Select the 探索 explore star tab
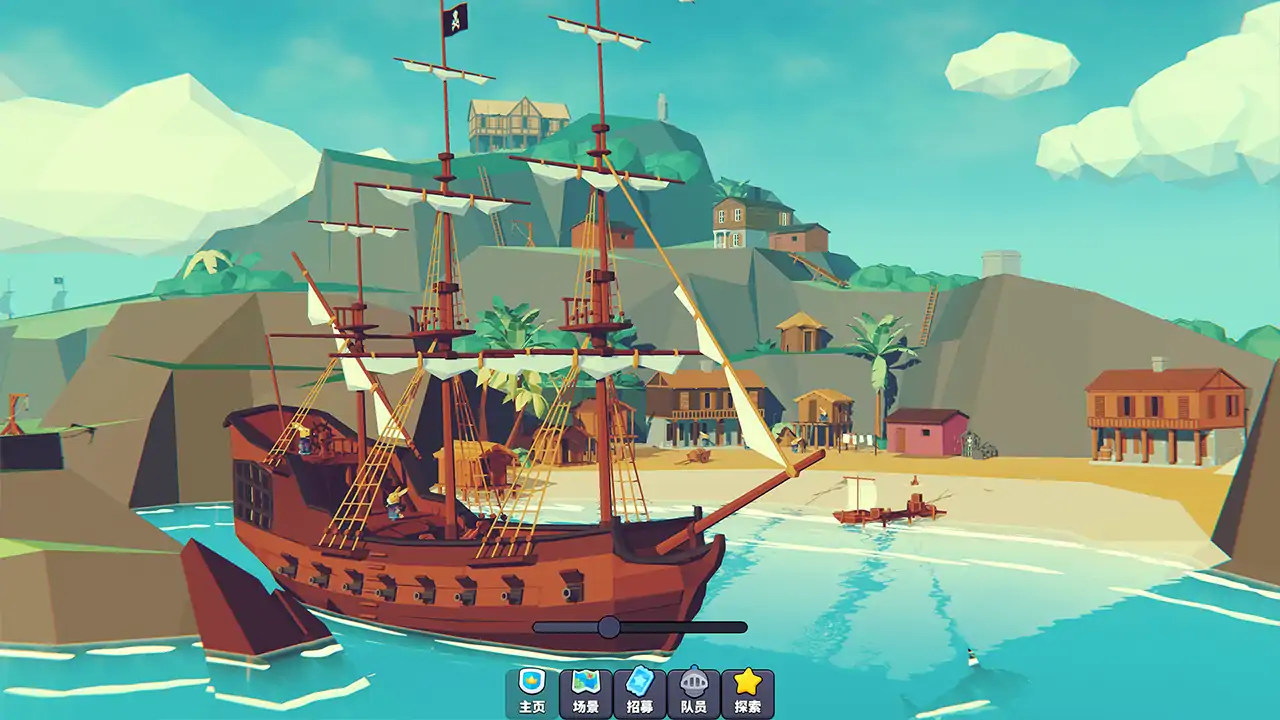1280x720 pixels. 748,693
